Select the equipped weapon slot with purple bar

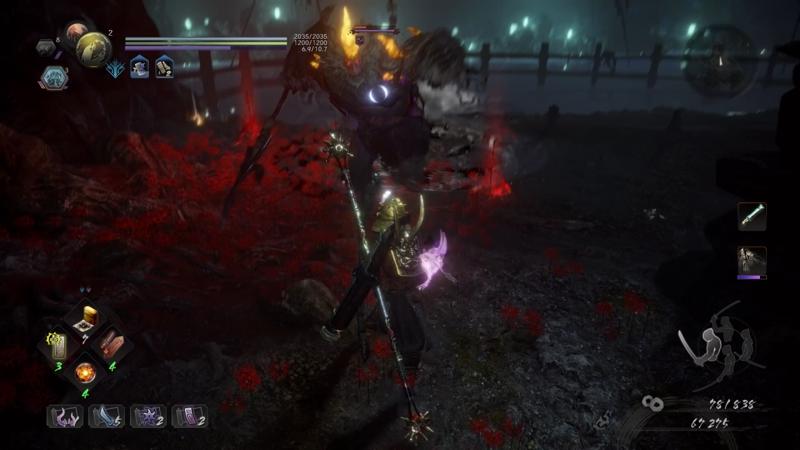click(x=751, y=262)
